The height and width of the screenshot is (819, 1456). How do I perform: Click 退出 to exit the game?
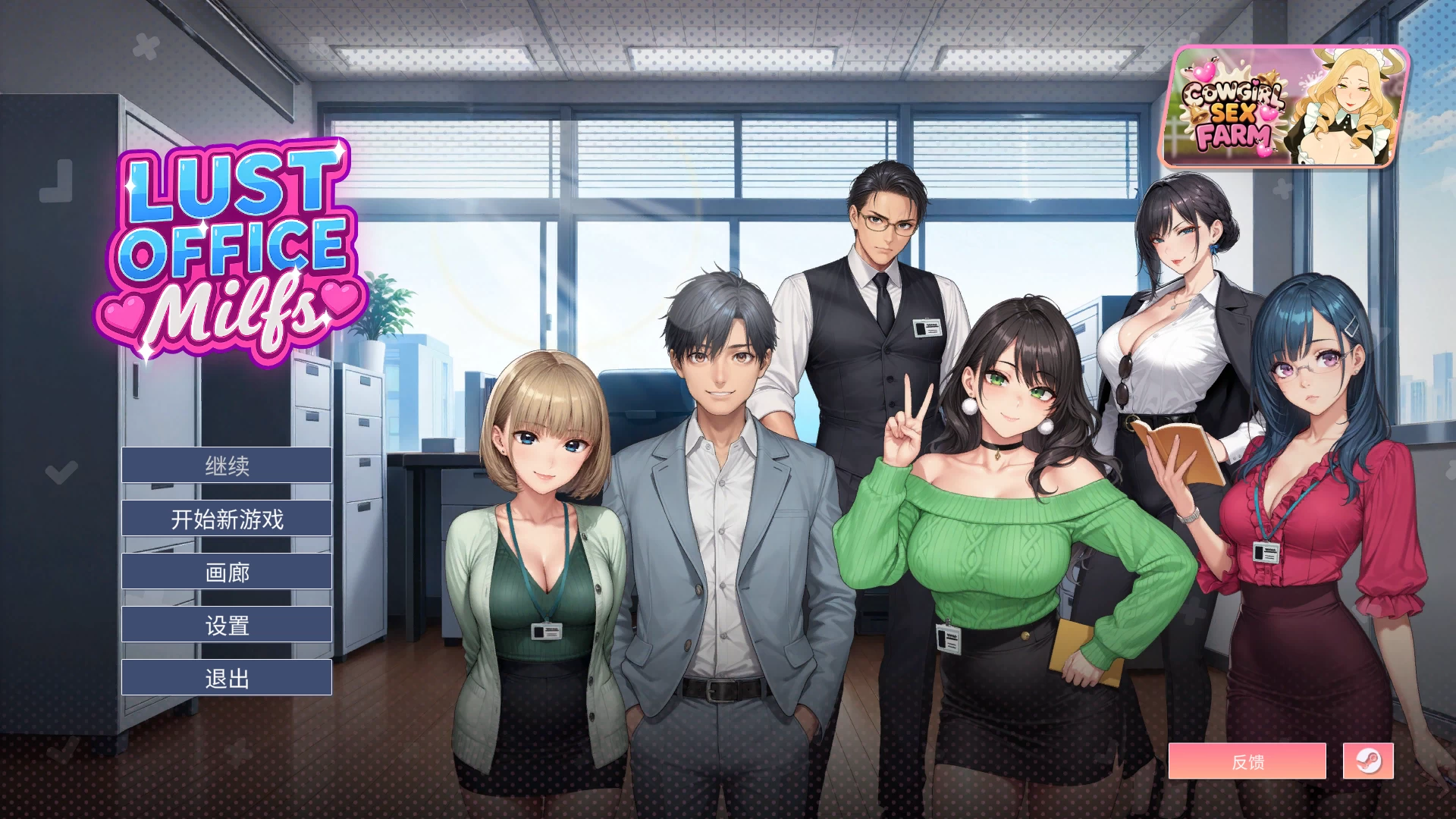[226, 679]
